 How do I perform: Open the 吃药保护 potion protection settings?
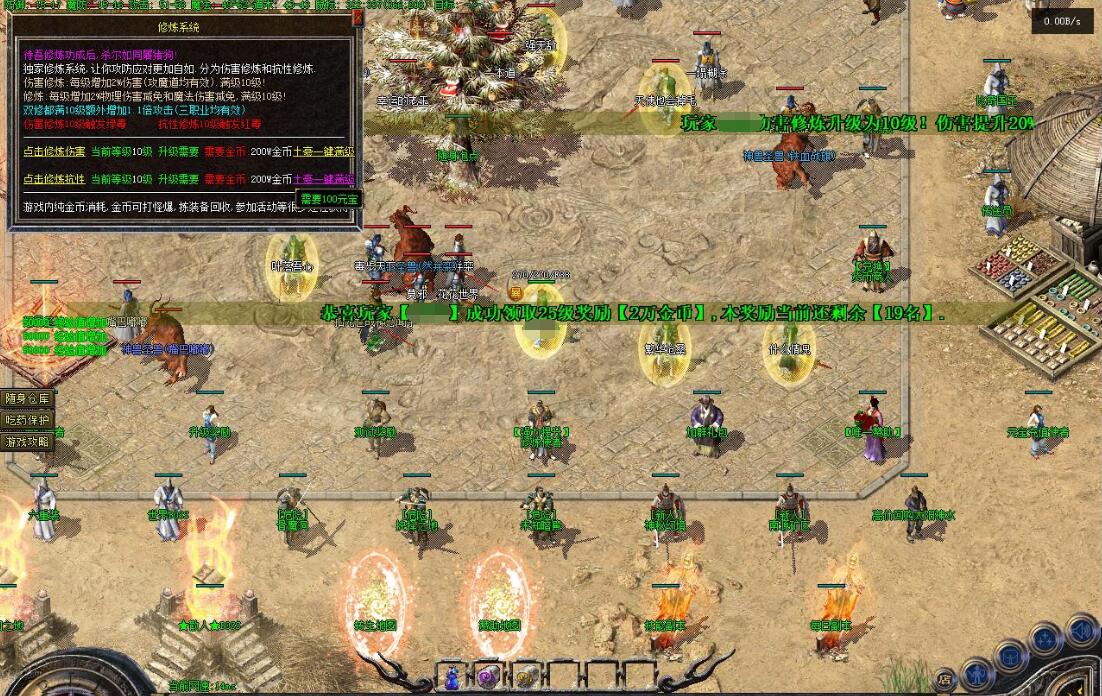[27, 420]
